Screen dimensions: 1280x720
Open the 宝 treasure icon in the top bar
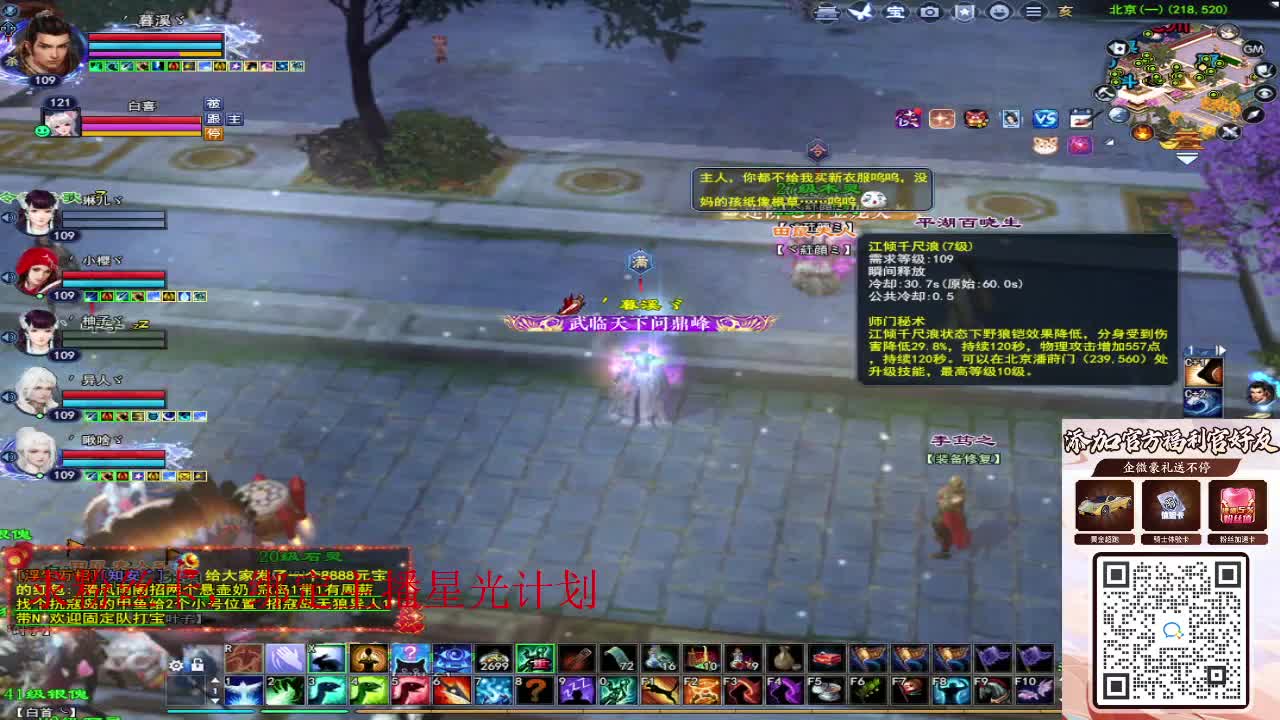(895, 13)
